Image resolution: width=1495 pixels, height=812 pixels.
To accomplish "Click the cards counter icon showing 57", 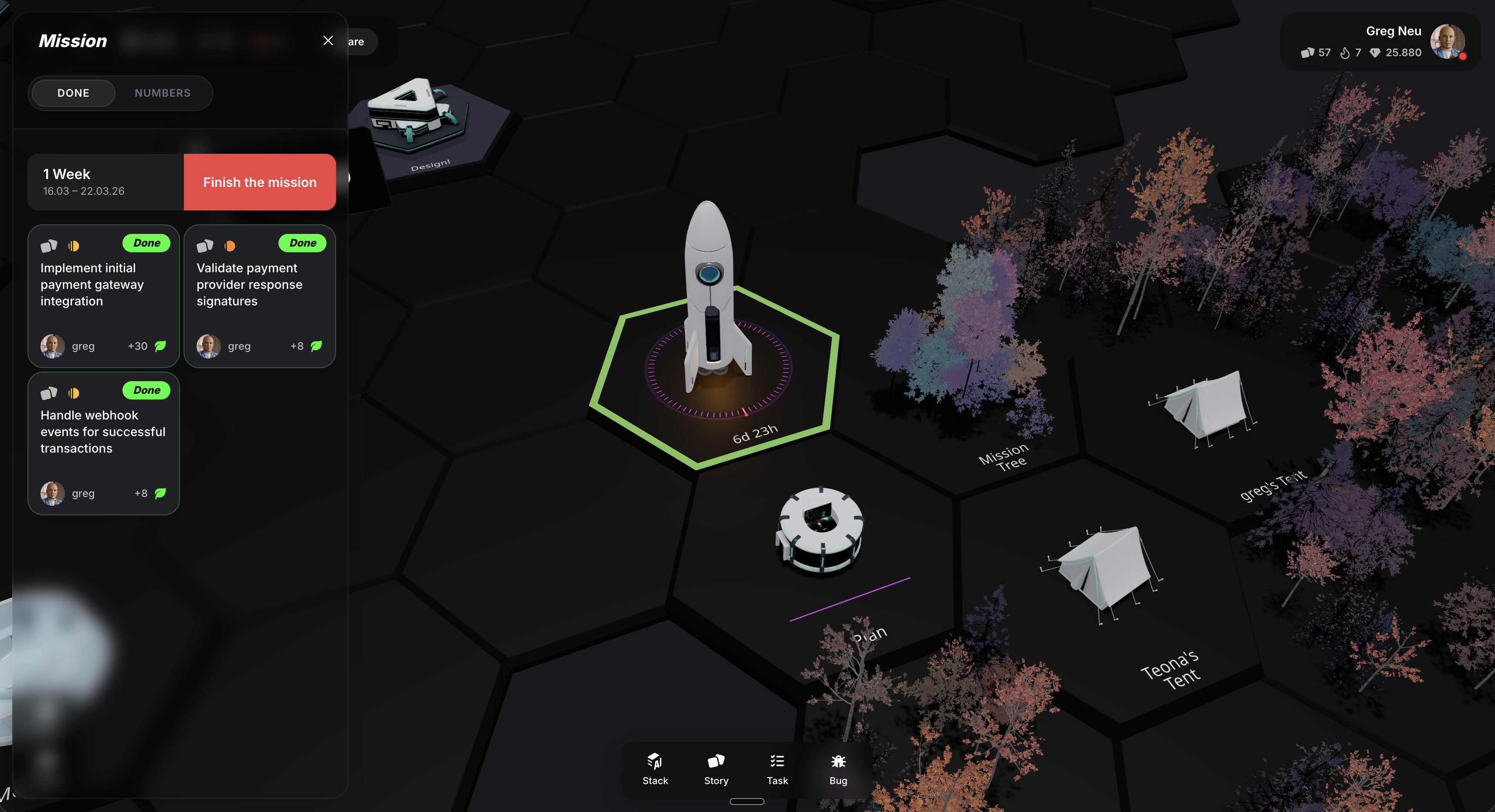I will [x=1308, y=53].
